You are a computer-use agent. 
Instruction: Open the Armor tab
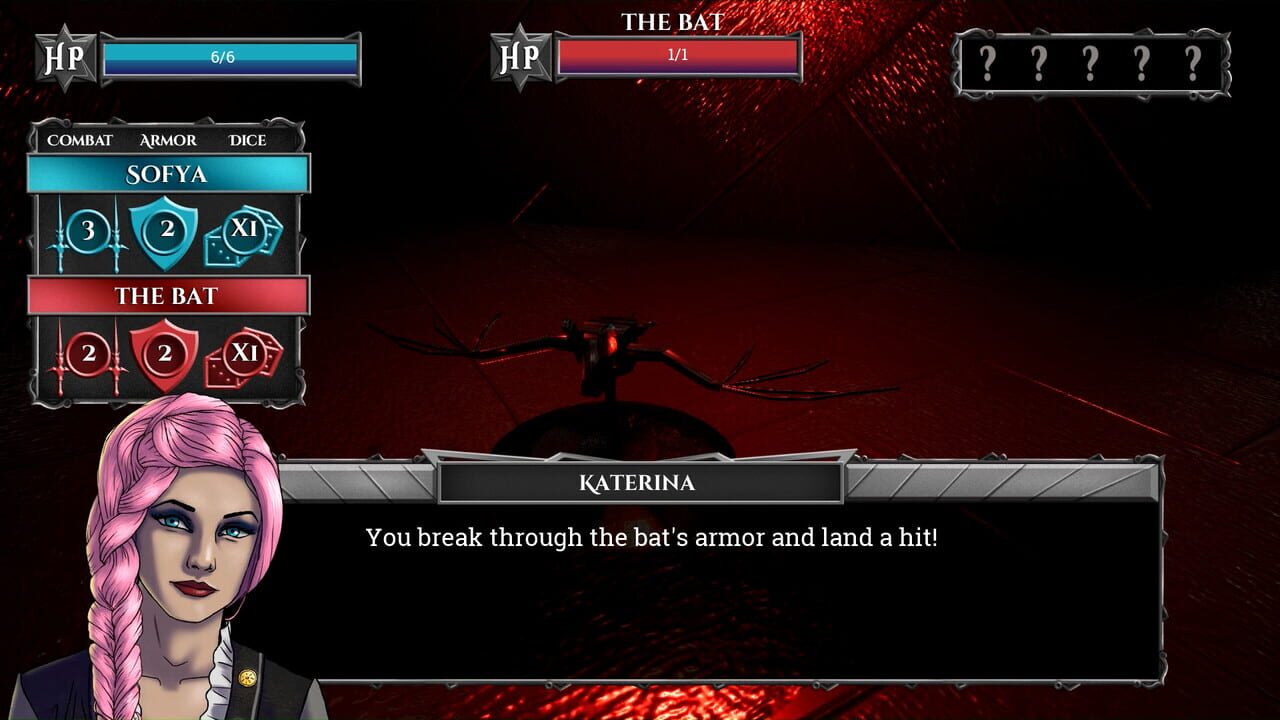pyautogui.click(x=166, y=140)
